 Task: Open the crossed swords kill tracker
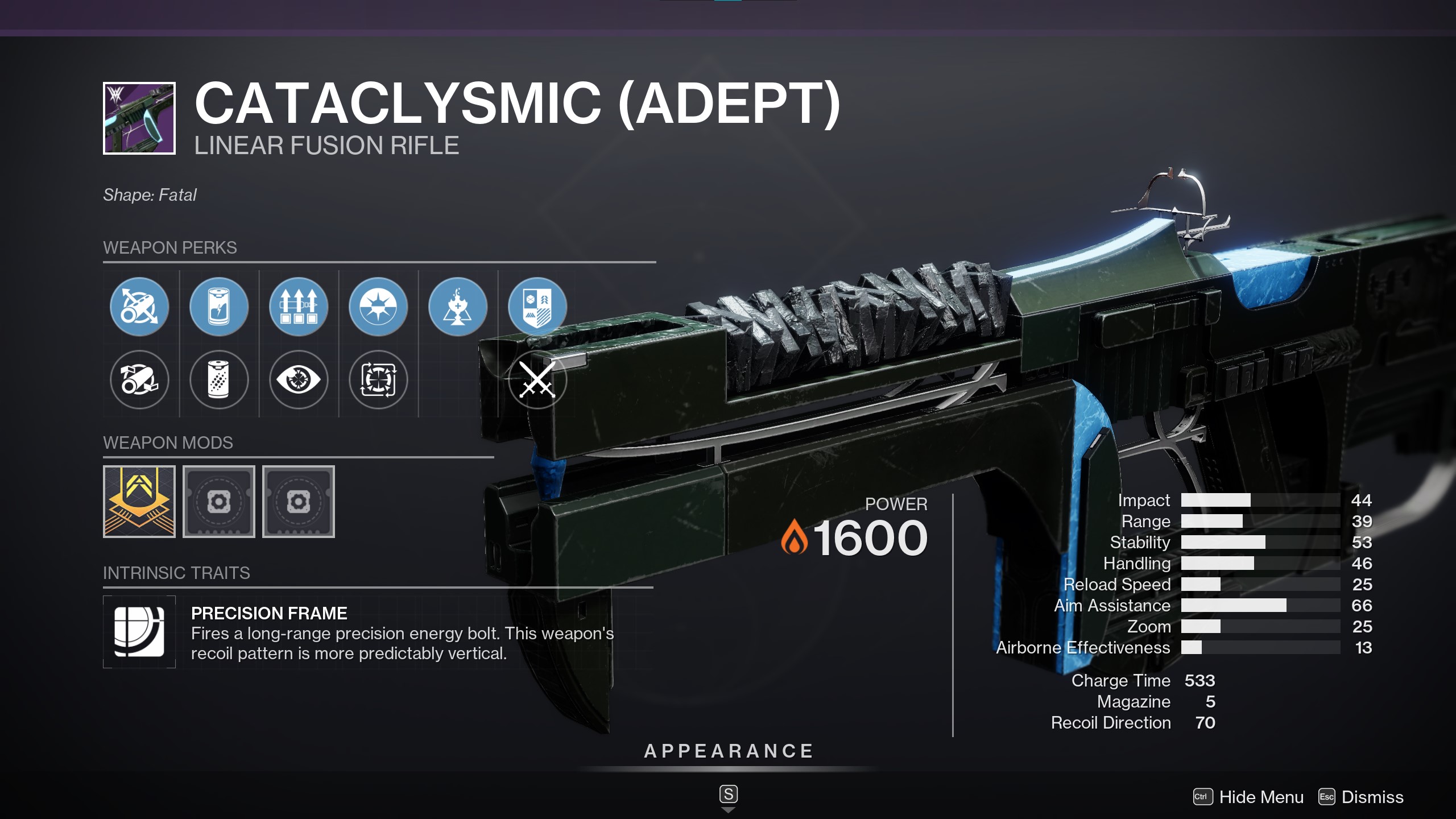[537, 380]
